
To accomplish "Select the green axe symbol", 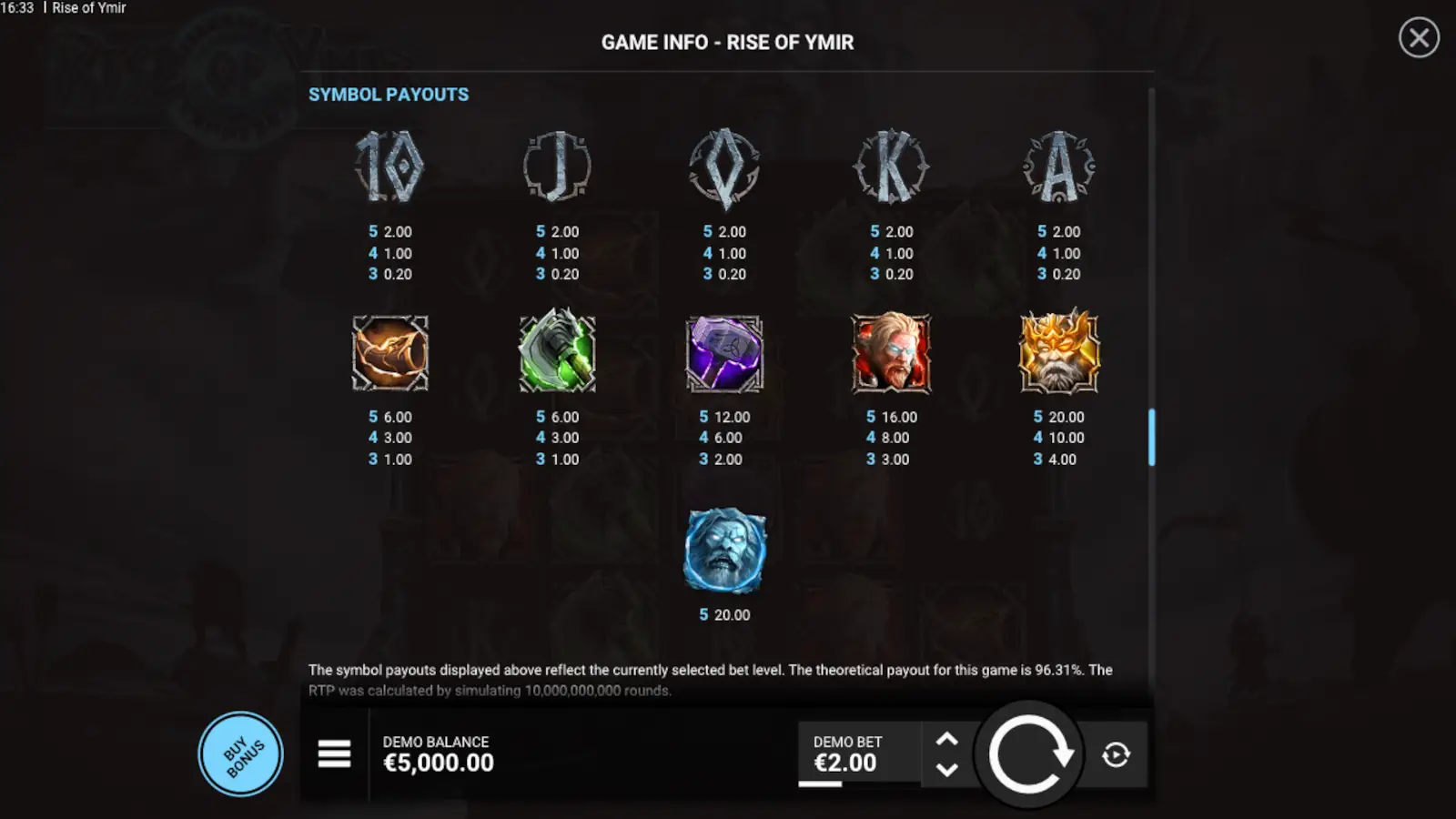I will click(x=557, y=355).
